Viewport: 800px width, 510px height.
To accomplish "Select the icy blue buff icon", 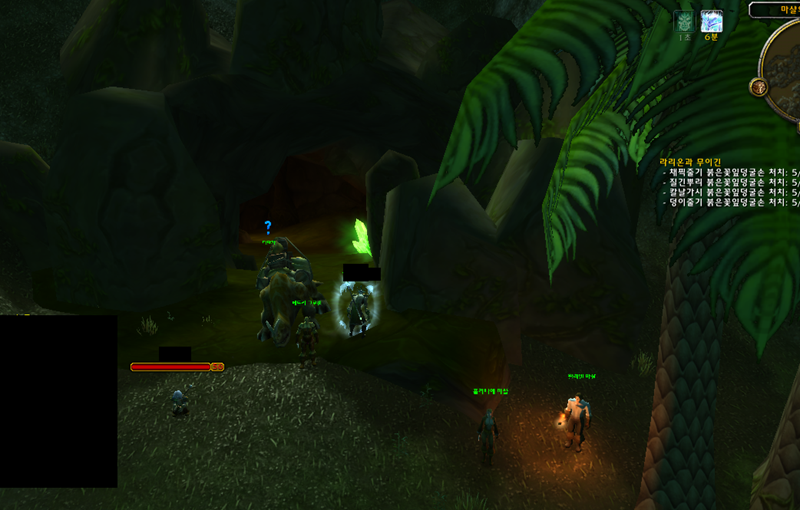I will pos(711,21).
